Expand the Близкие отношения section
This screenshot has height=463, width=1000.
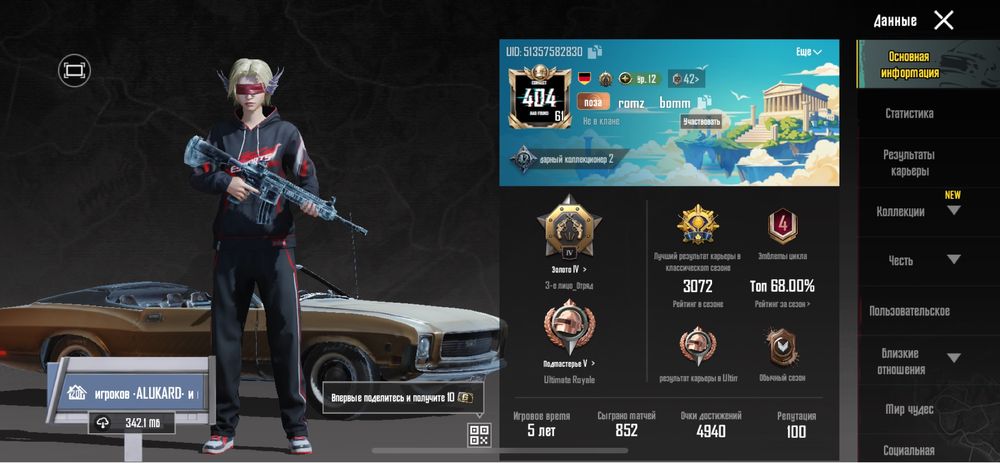[953, 358]
